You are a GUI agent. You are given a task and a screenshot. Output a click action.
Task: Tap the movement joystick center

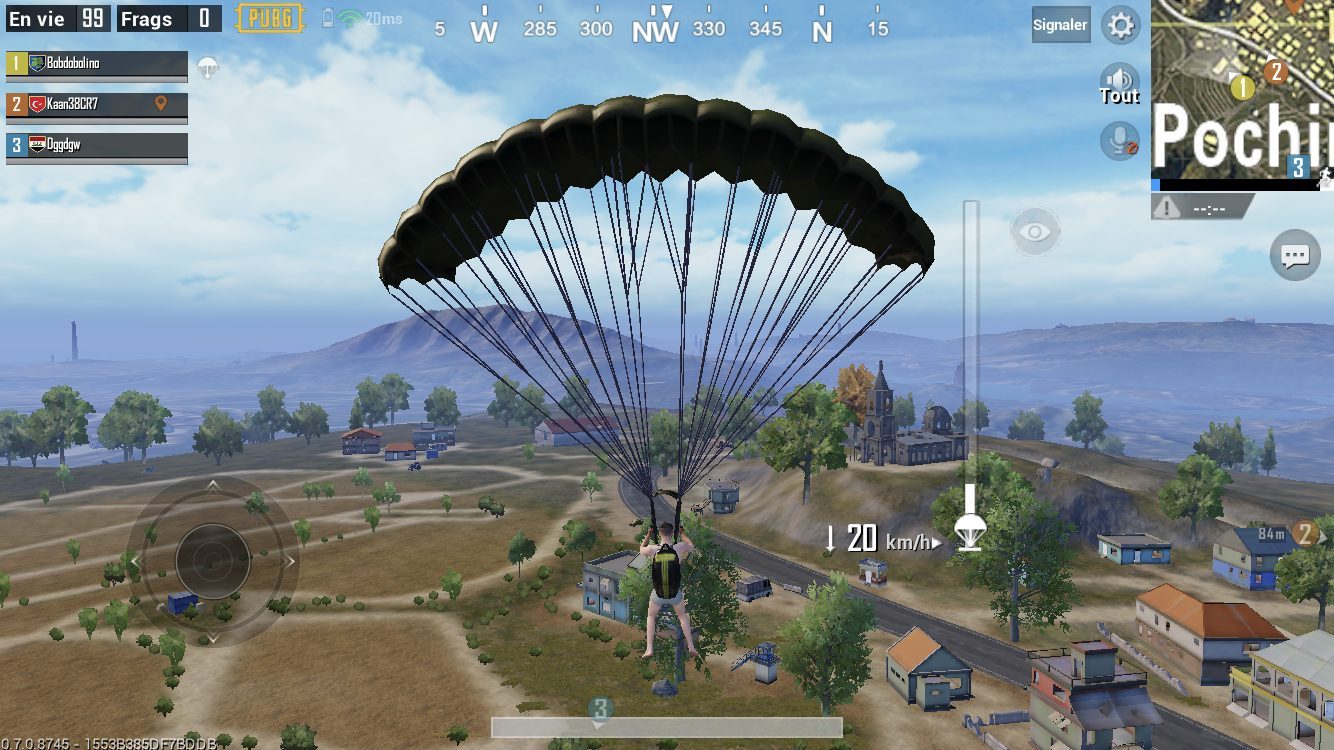click(212, 561)
